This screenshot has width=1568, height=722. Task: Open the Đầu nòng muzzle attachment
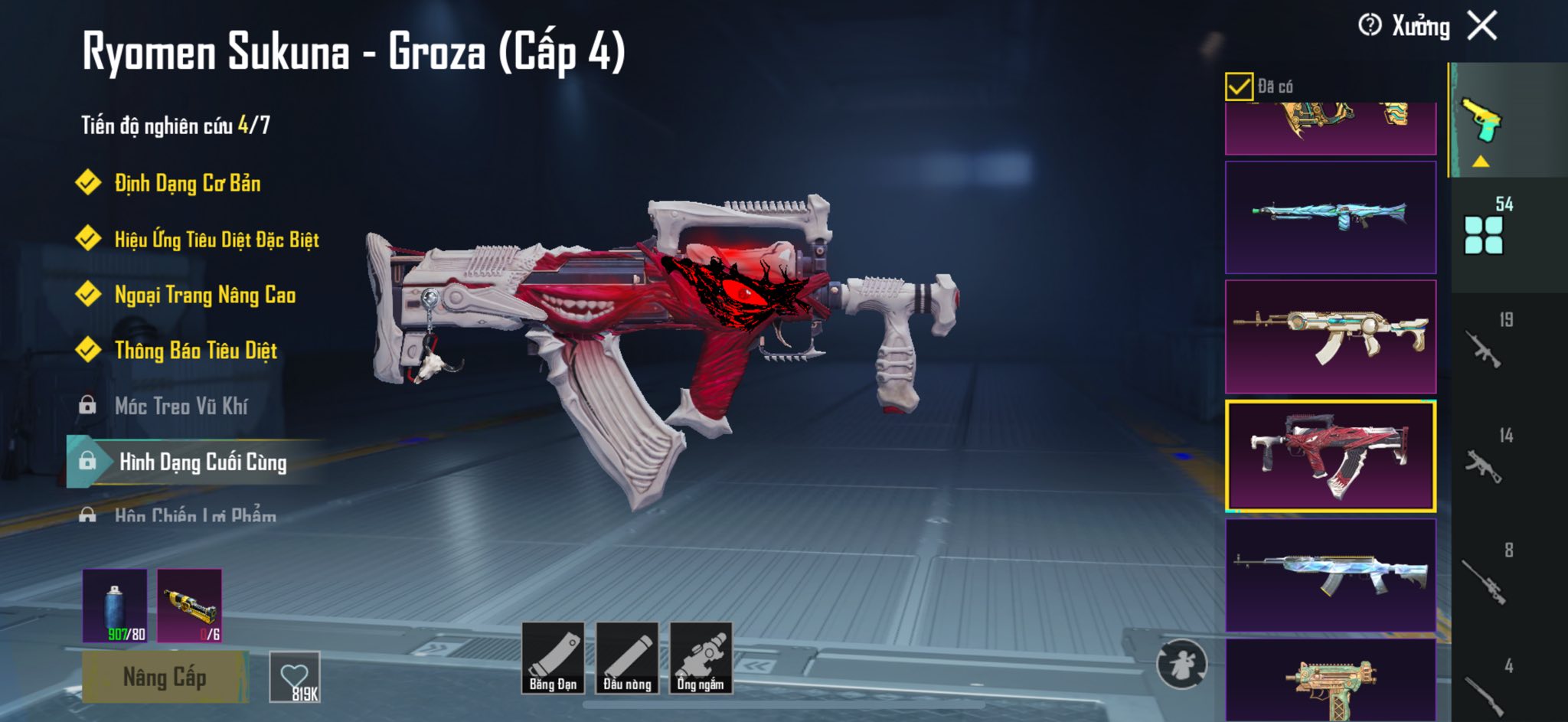[x=627, y=658]
